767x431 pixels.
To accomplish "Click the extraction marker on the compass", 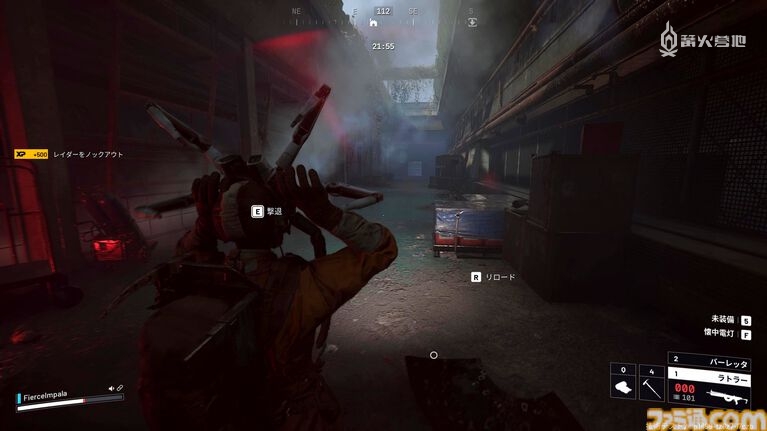I will (472, 20).
